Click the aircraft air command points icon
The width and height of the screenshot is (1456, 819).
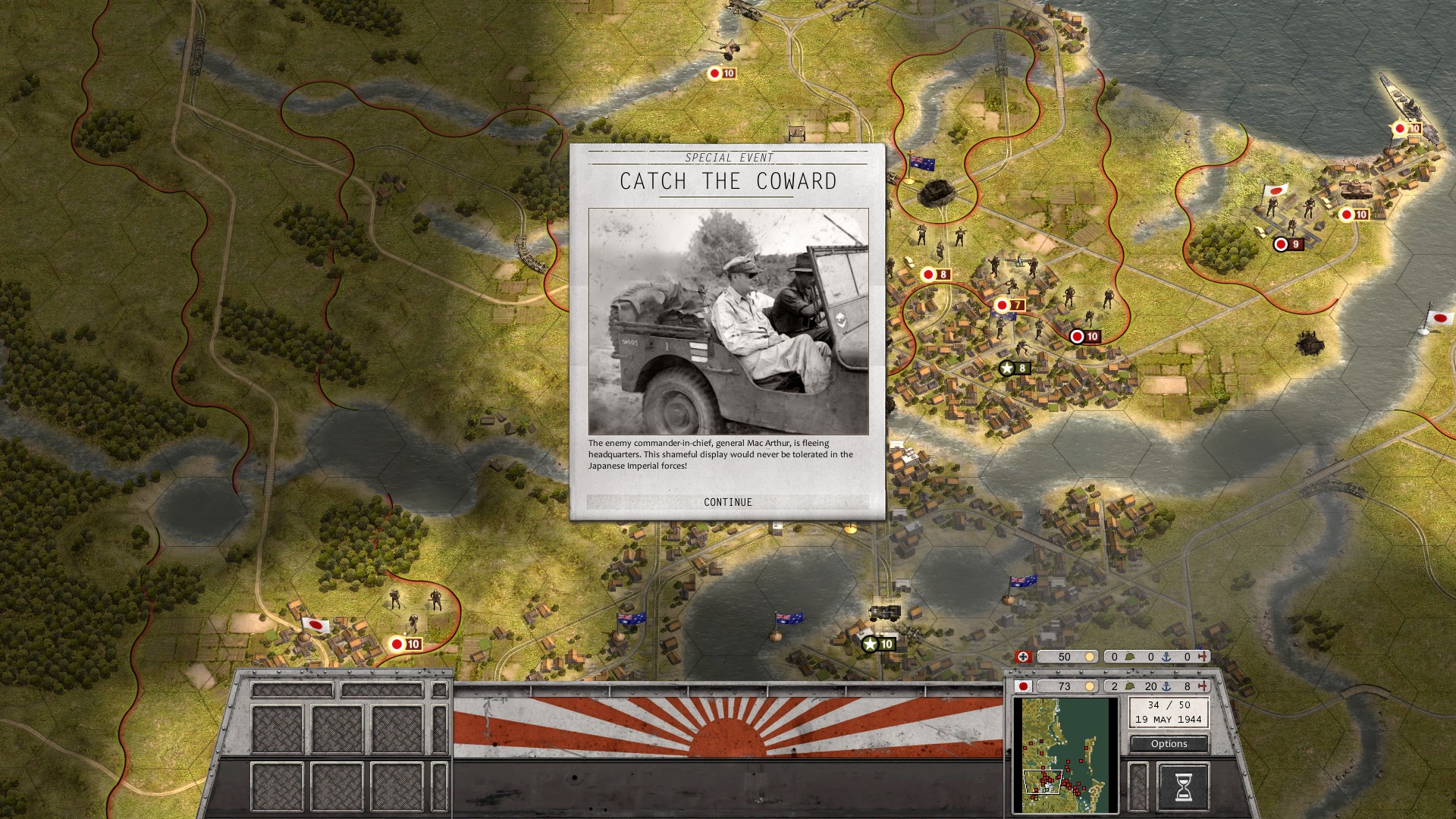tap(1203, 686)
